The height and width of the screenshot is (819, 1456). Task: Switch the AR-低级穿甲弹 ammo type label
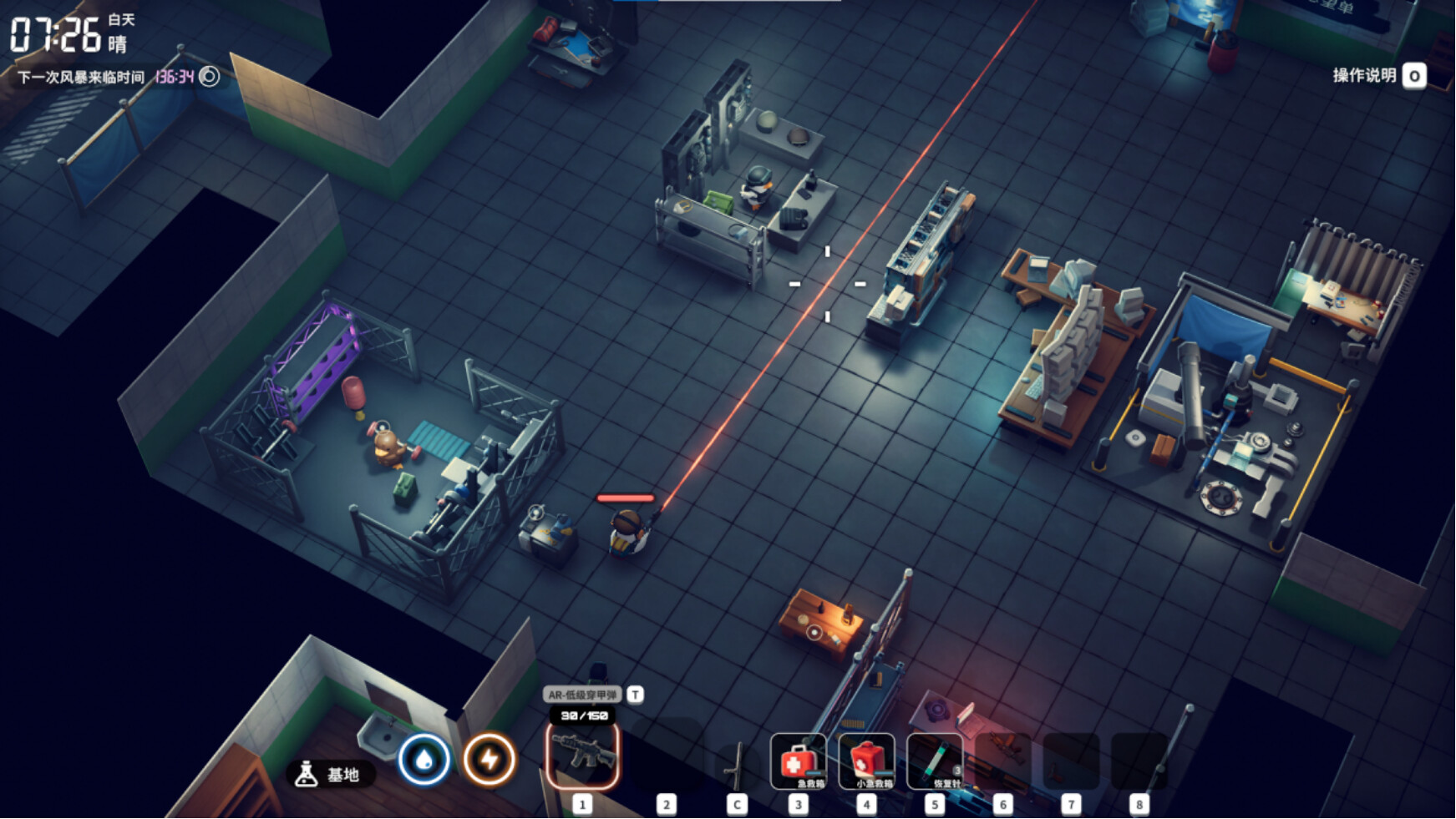[x=583, y=695]
